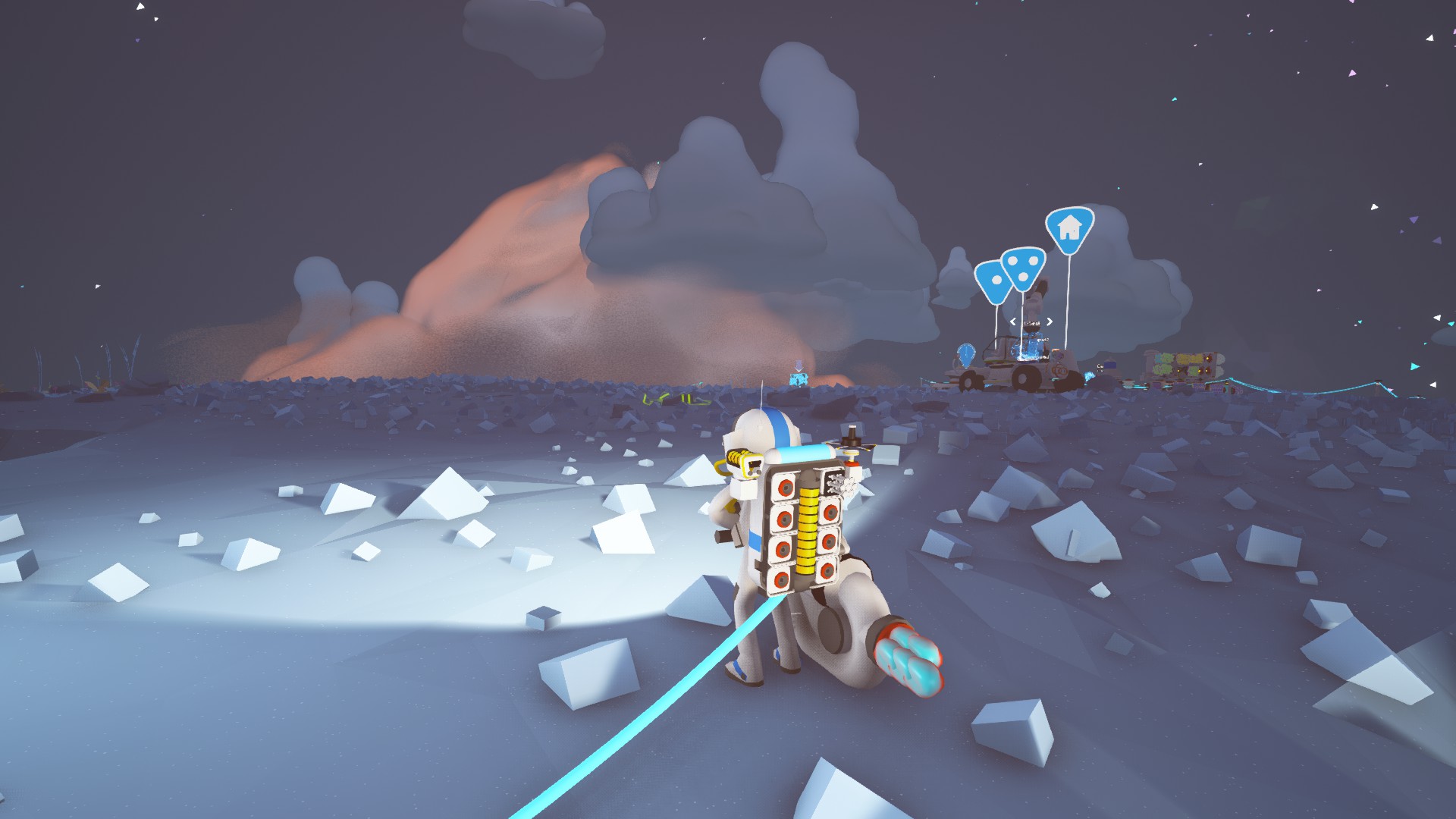
Task: Click the right chevron arrow by the seat label
Action: [x=1050, y=322]
